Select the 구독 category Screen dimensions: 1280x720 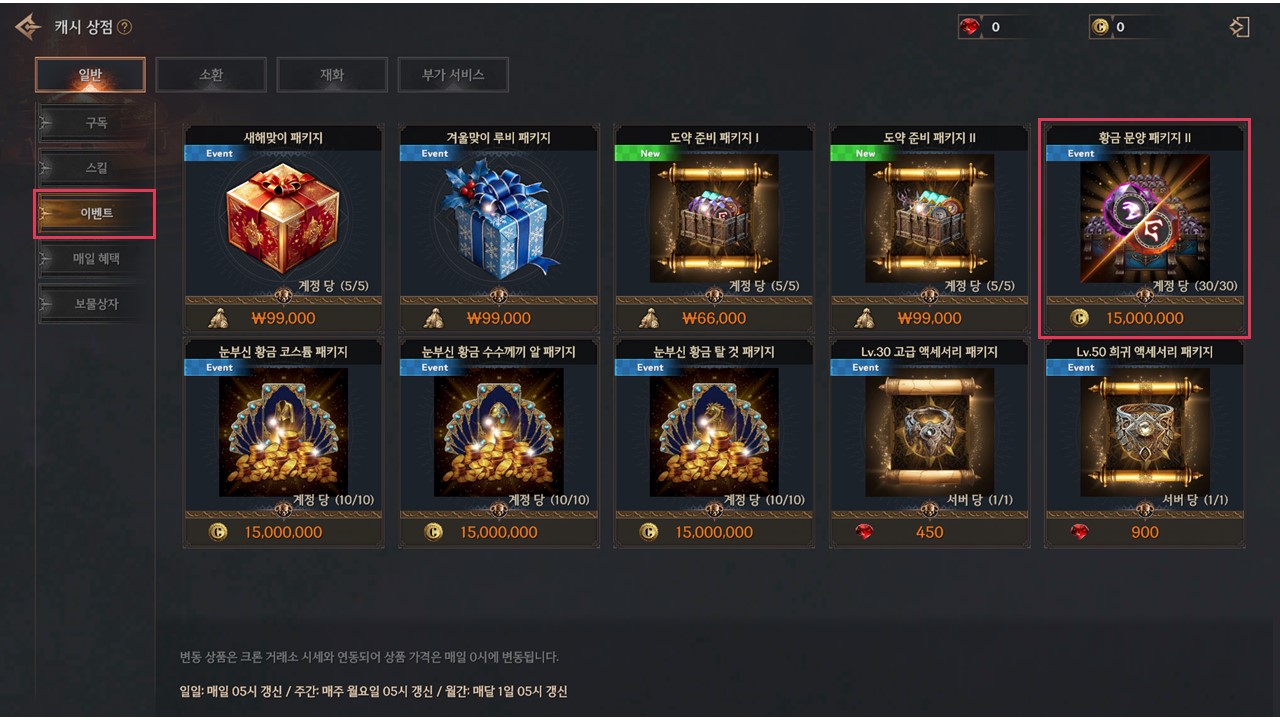96,123
